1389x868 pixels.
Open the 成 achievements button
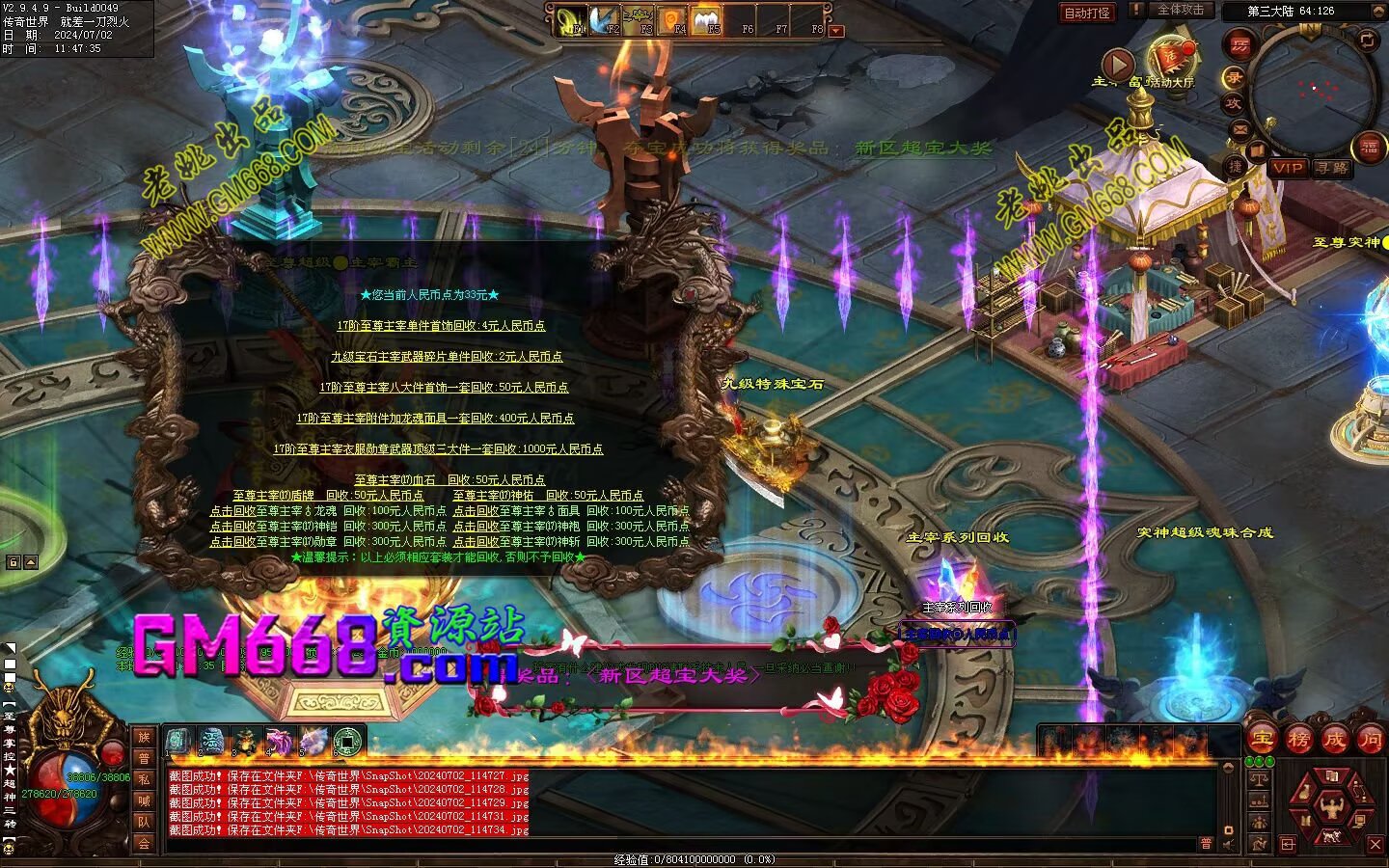(x=1334, y=740)
